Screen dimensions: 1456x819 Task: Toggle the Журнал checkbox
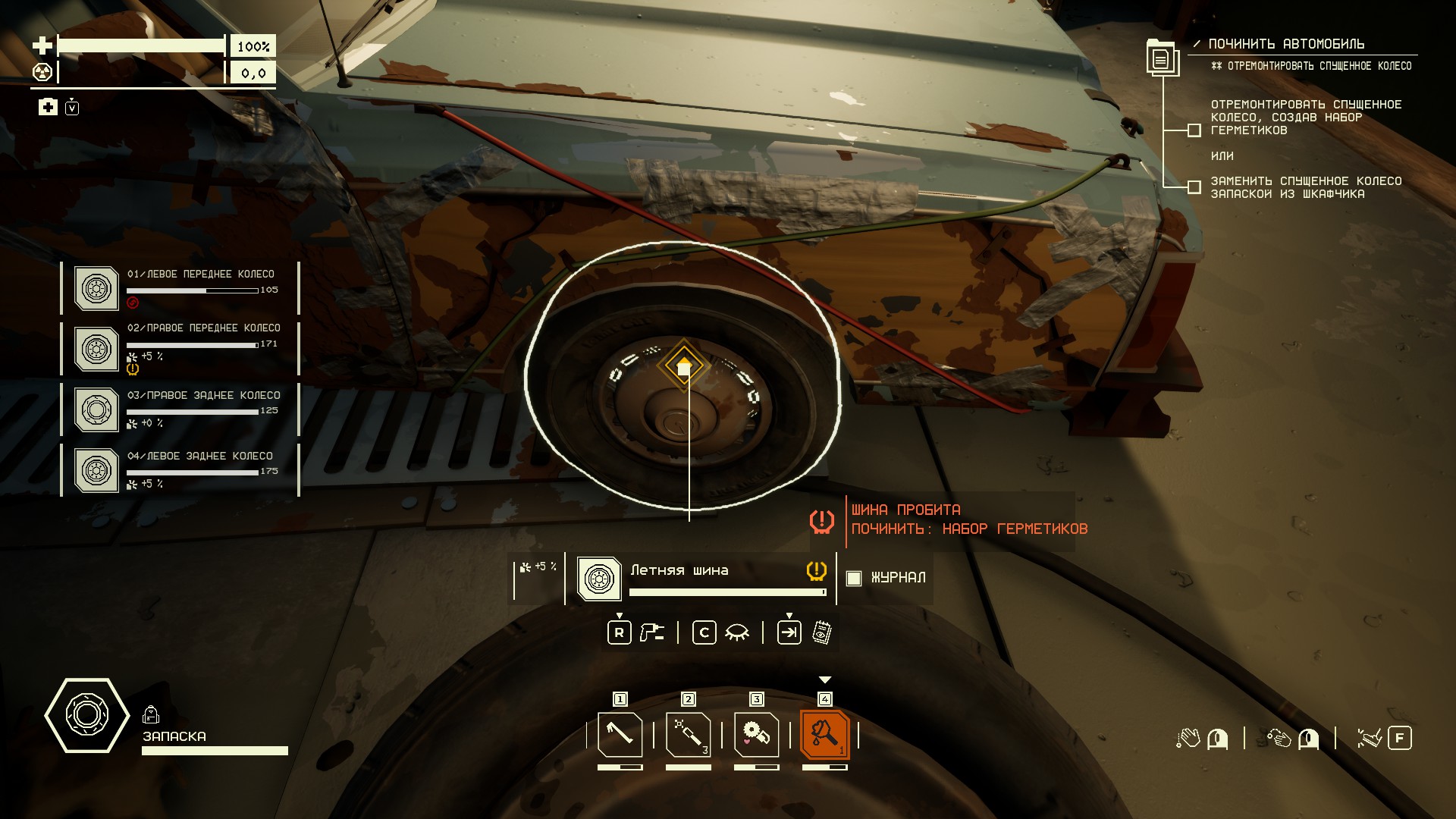[x=854, y=578]
